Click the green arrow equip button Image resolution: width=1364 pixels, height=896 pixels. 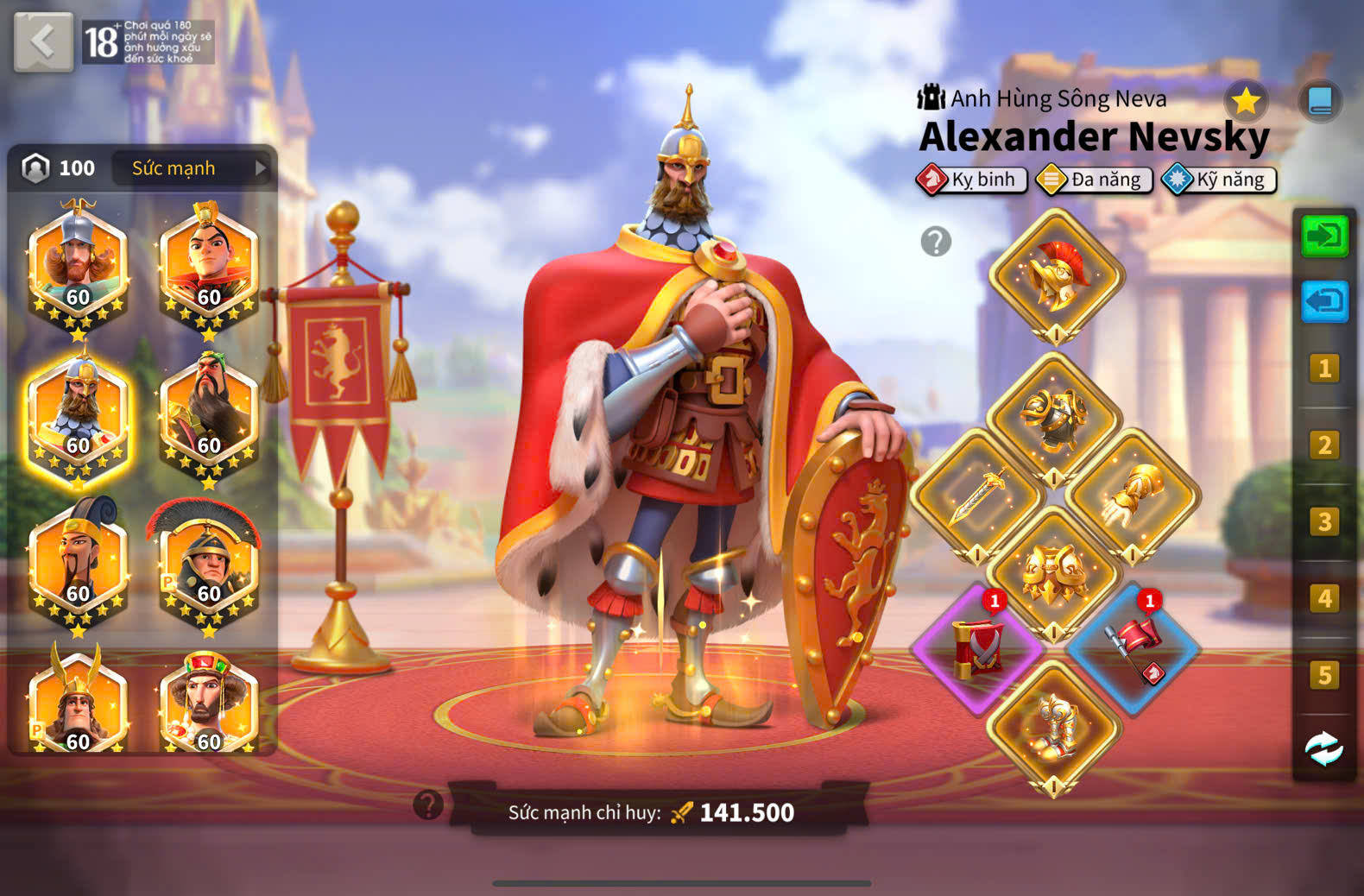click(1323, 236)
